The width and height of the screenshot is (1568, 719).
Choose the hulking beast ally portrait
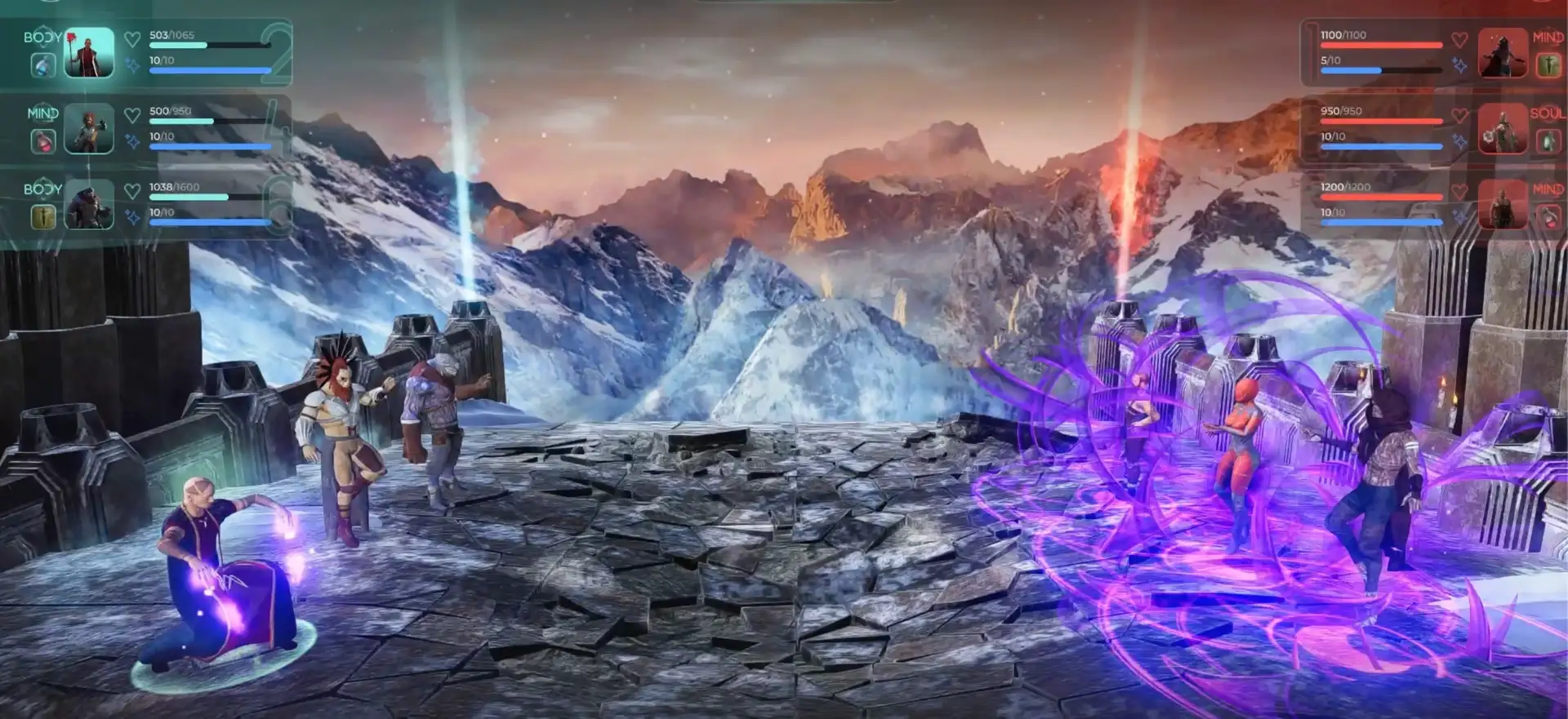click(x=89, y=205)
